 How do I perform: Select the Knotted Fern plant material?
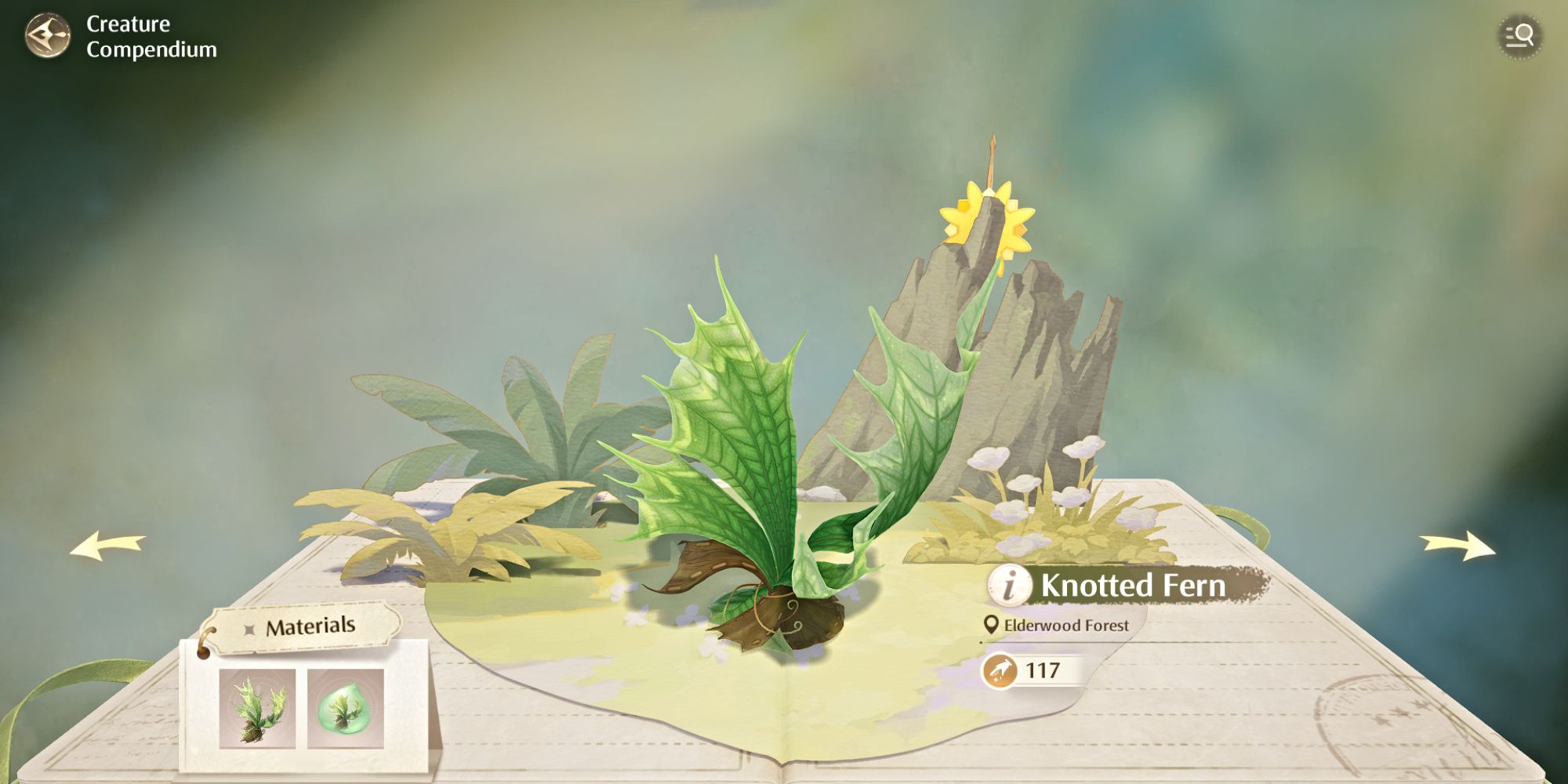point(257,709)
